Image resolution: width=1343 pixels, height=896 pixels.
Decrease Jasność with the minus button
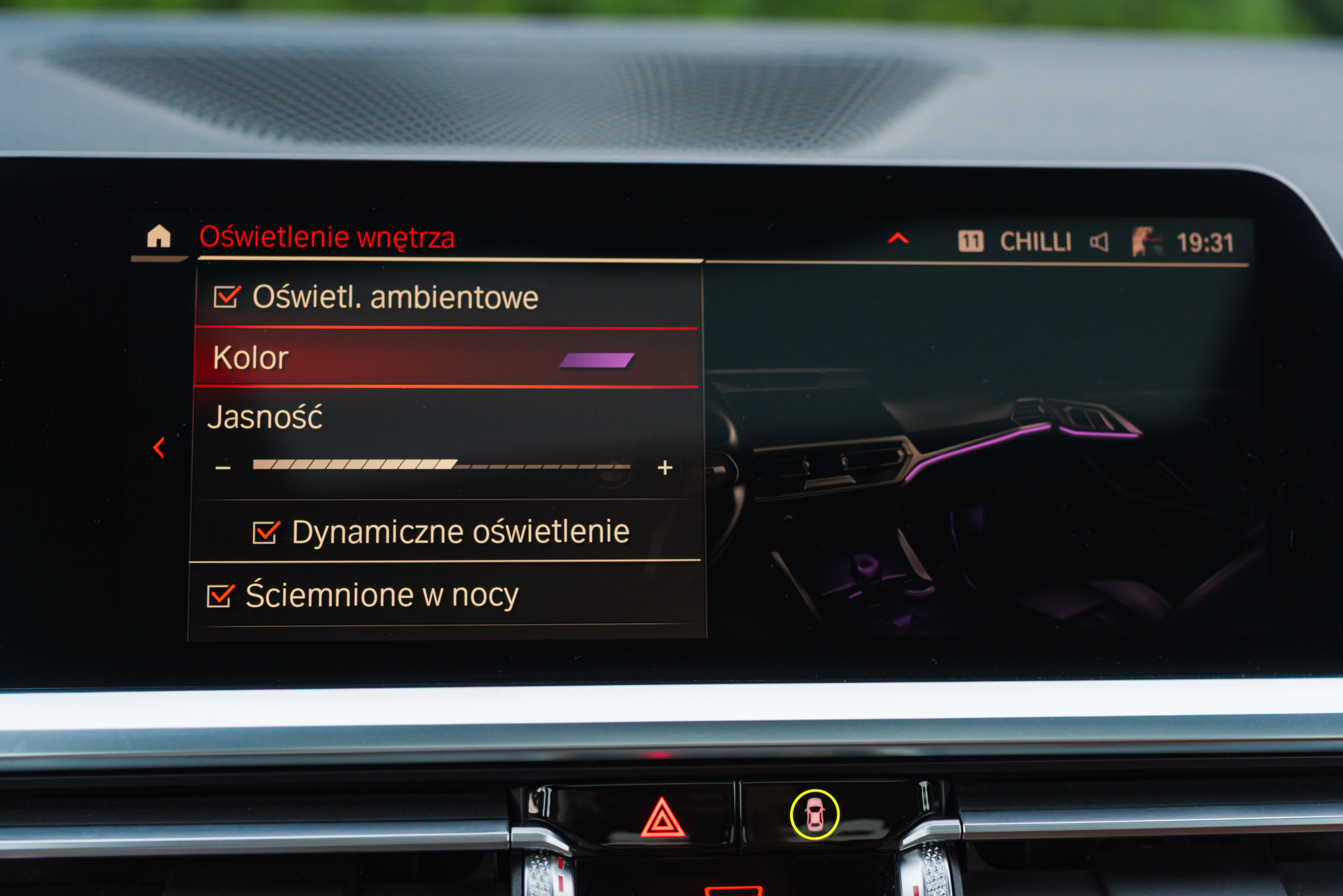(x=223, y=468)
